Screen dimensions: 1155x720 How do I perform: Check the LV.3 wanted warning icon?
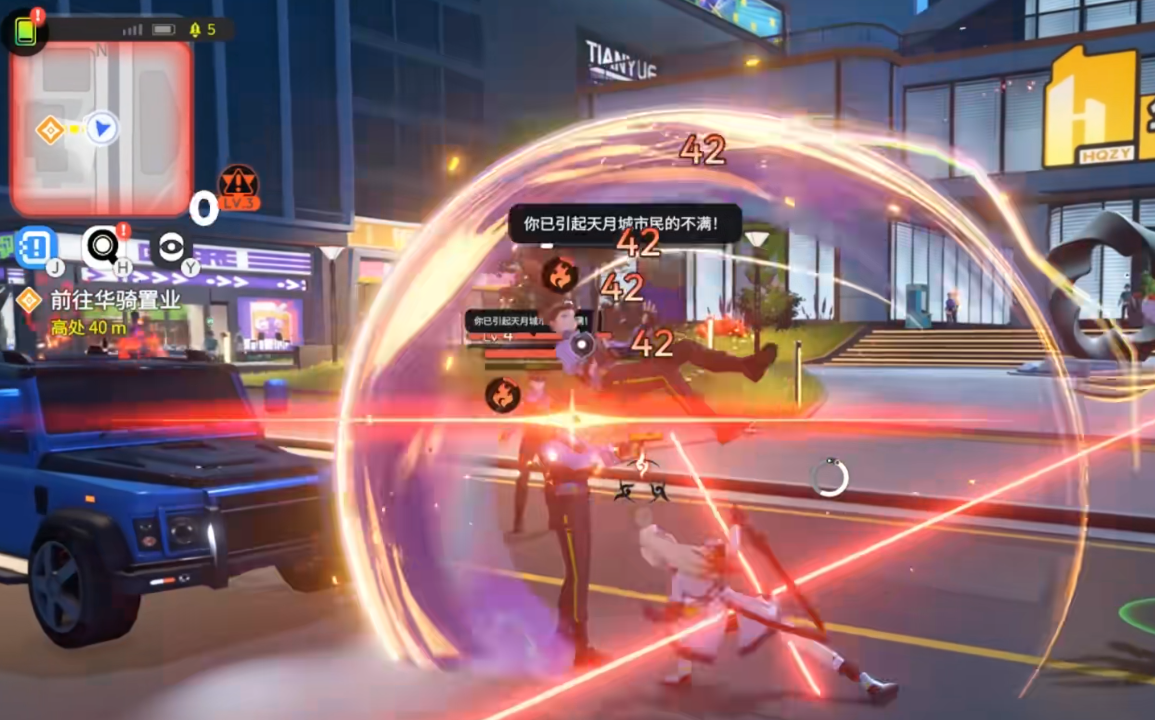pyautogui.click(x=239, y=186)
